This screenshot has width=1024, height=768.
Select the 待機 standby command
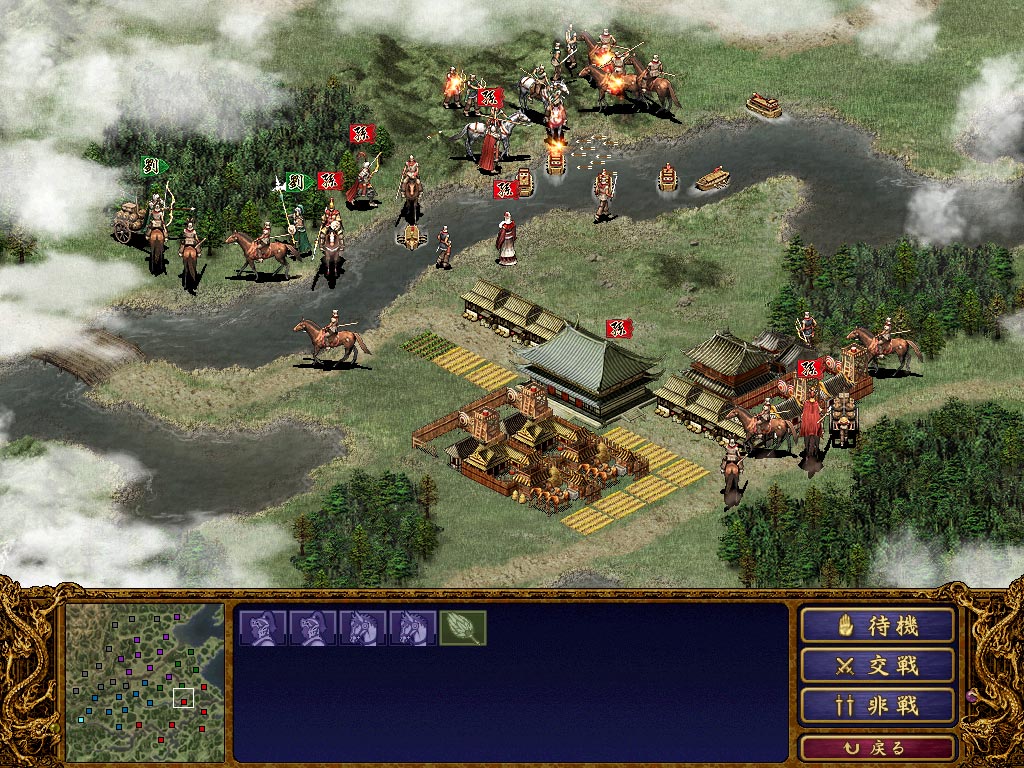[x=877, y=626]
